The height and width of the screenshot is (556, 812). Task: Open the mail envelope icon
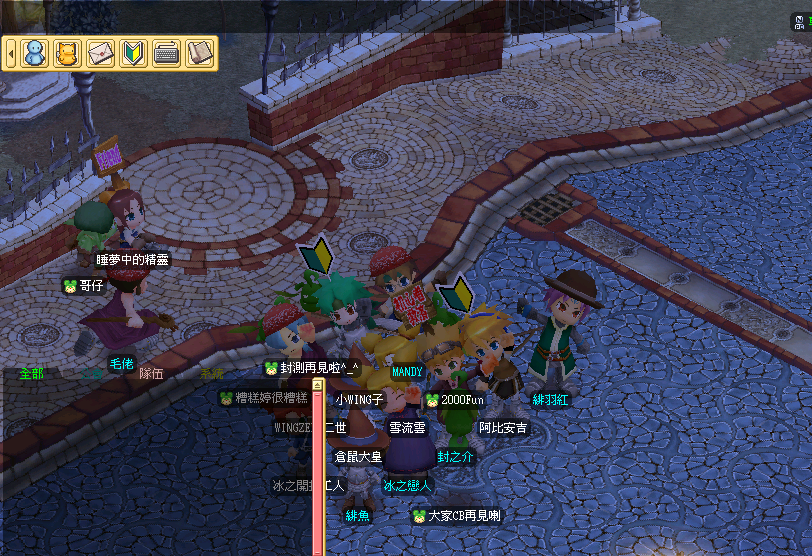(x=100, y=53)
